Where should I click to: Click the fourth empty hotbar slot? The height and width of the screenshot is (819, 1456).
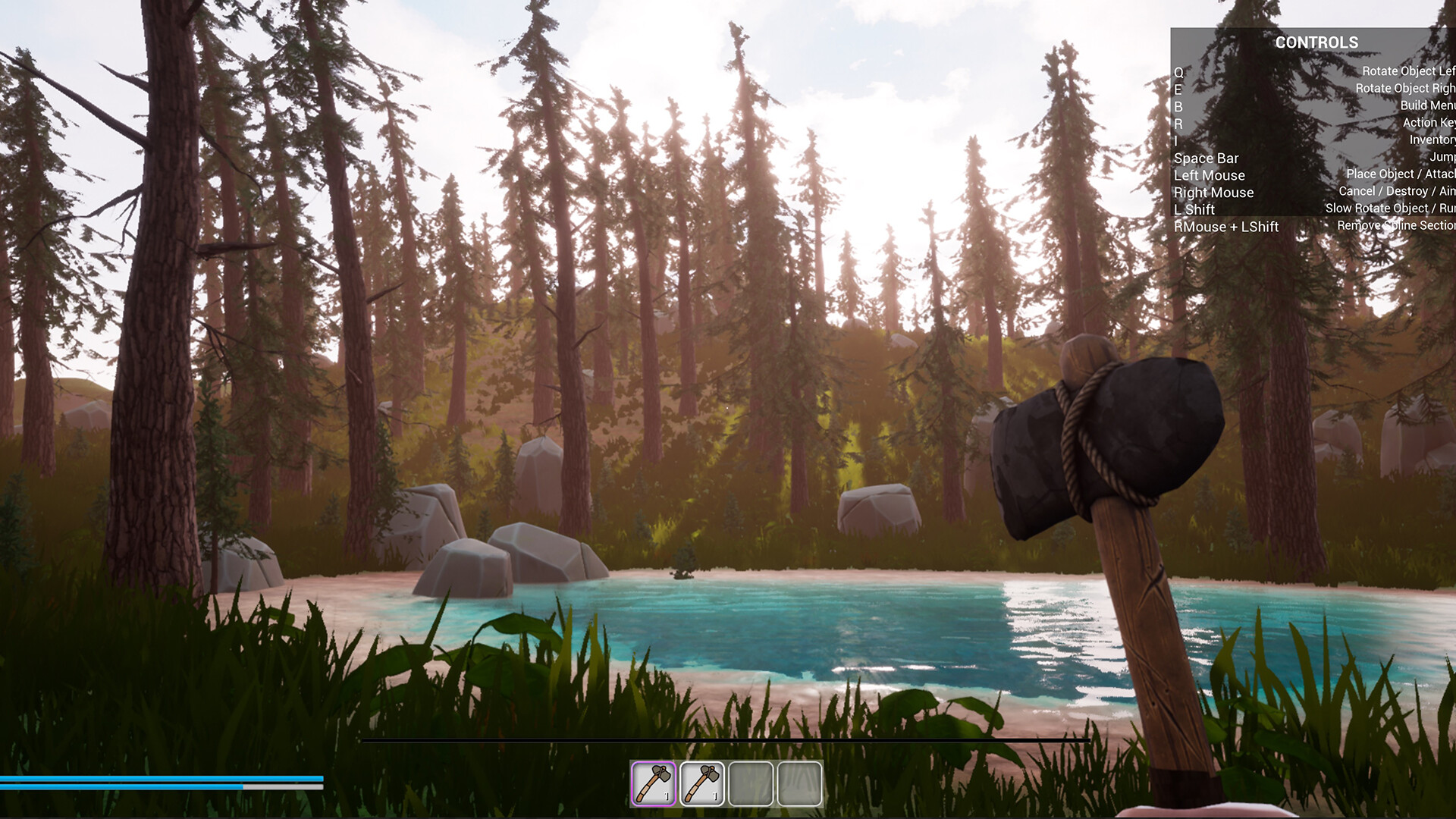(x=801, y=785)
